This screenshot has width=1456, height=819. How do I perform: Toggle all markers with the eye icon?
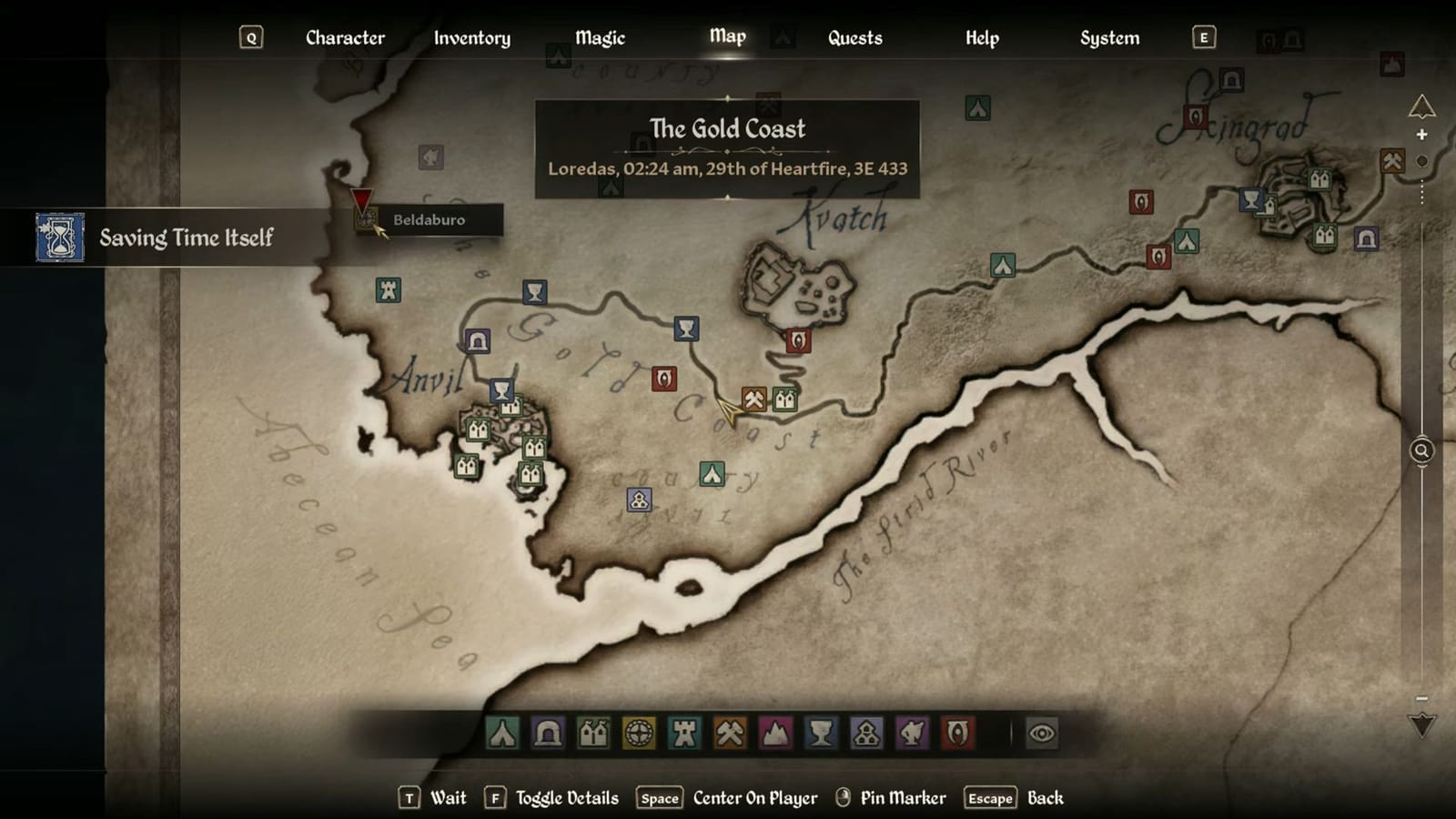1040,731
